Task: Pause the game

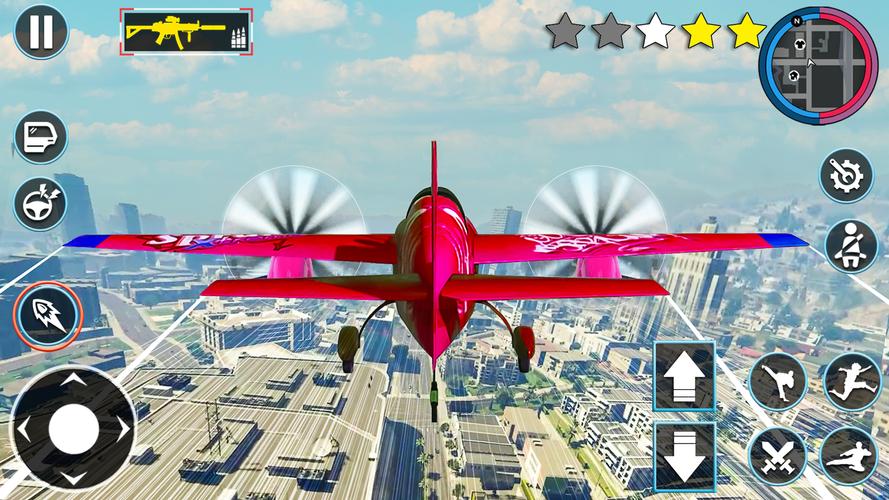Action: [41, 31]
